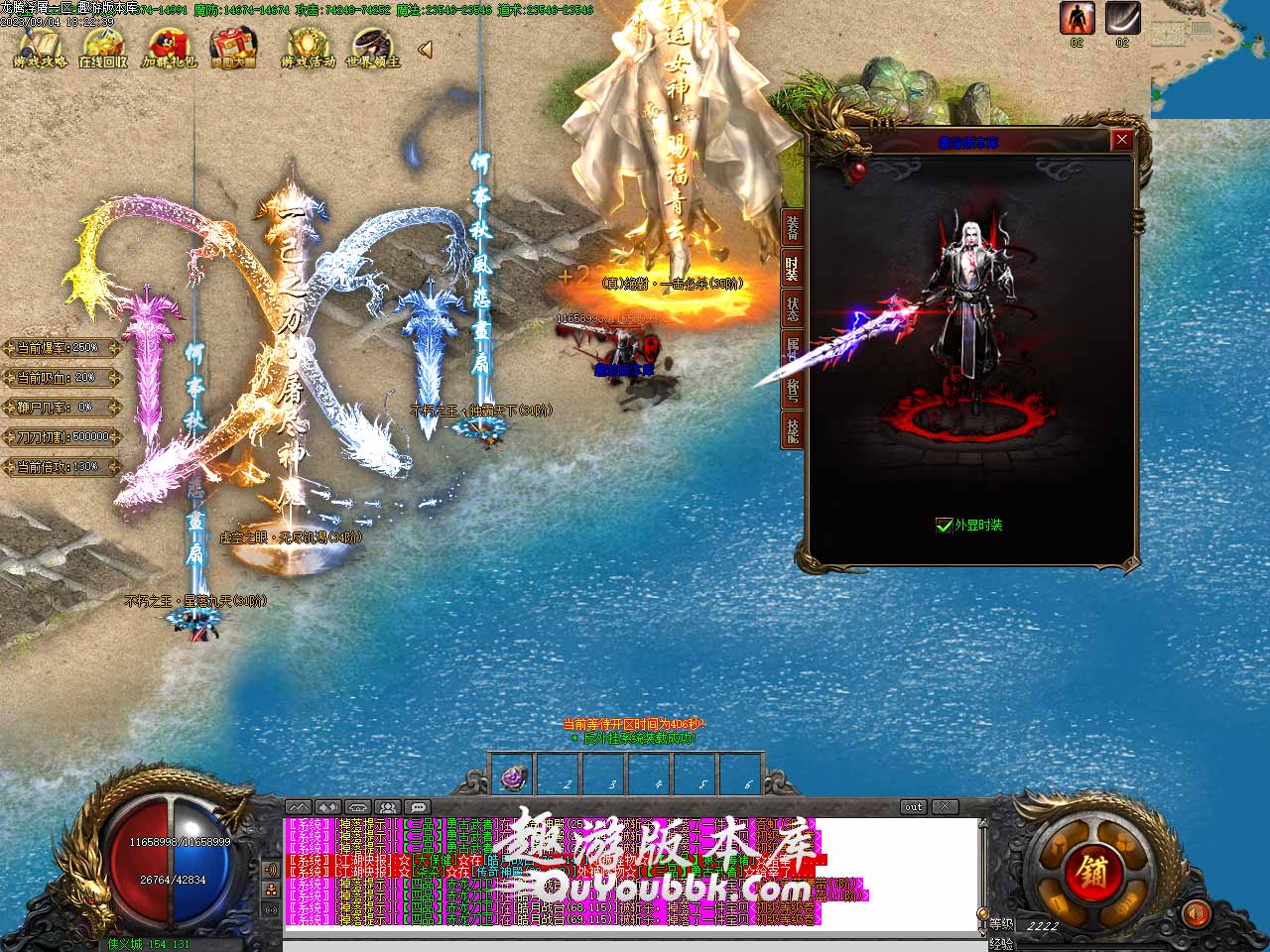Show the 技能 skills tab
Image resolution: width=1270 pixels, height=952 pixels.
pyautogui.click(x=792, y=429)
